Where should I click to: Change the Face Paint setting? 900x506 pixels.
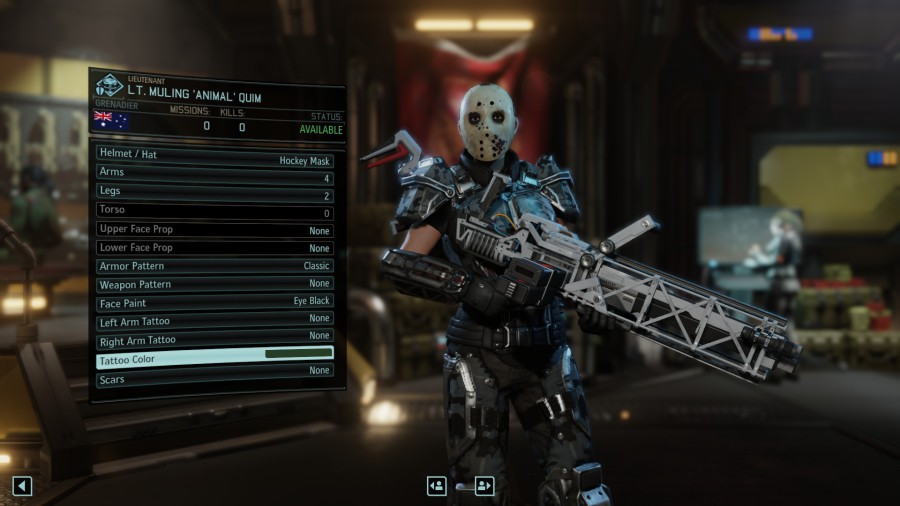click(214, 302)
